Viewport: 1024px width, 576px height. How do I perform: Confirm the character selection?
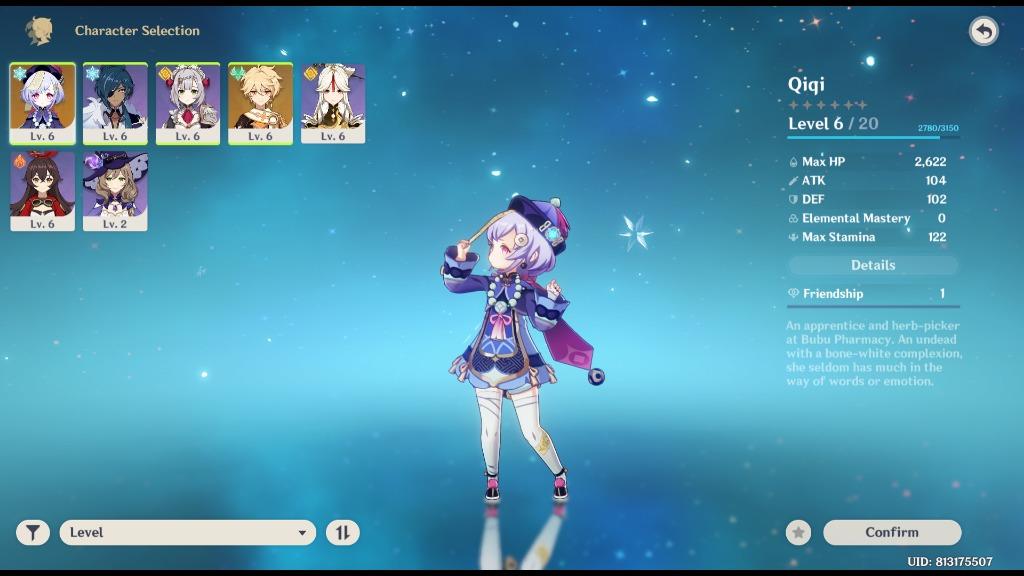click(x=891, y=532)
